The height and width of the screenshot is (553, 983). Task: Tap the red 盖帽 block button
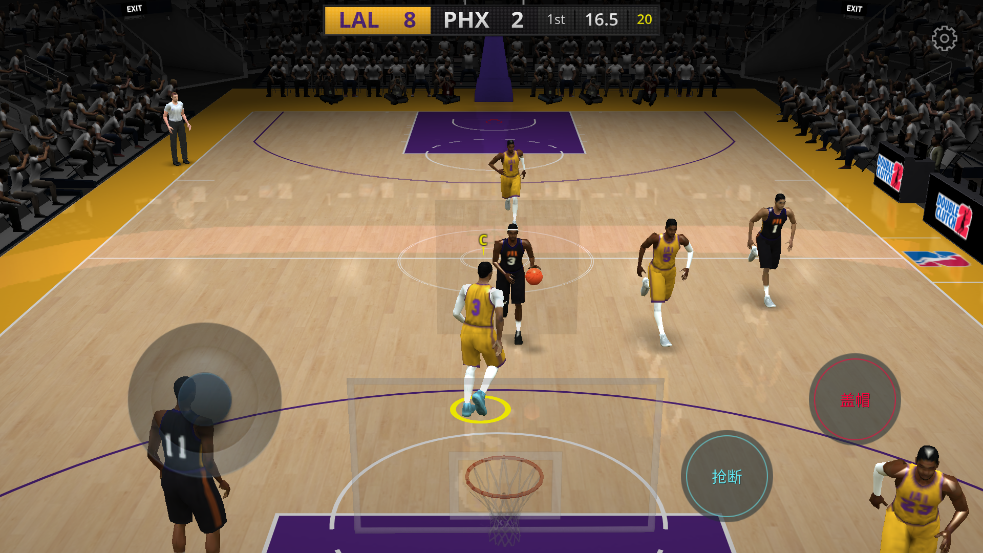855,400
